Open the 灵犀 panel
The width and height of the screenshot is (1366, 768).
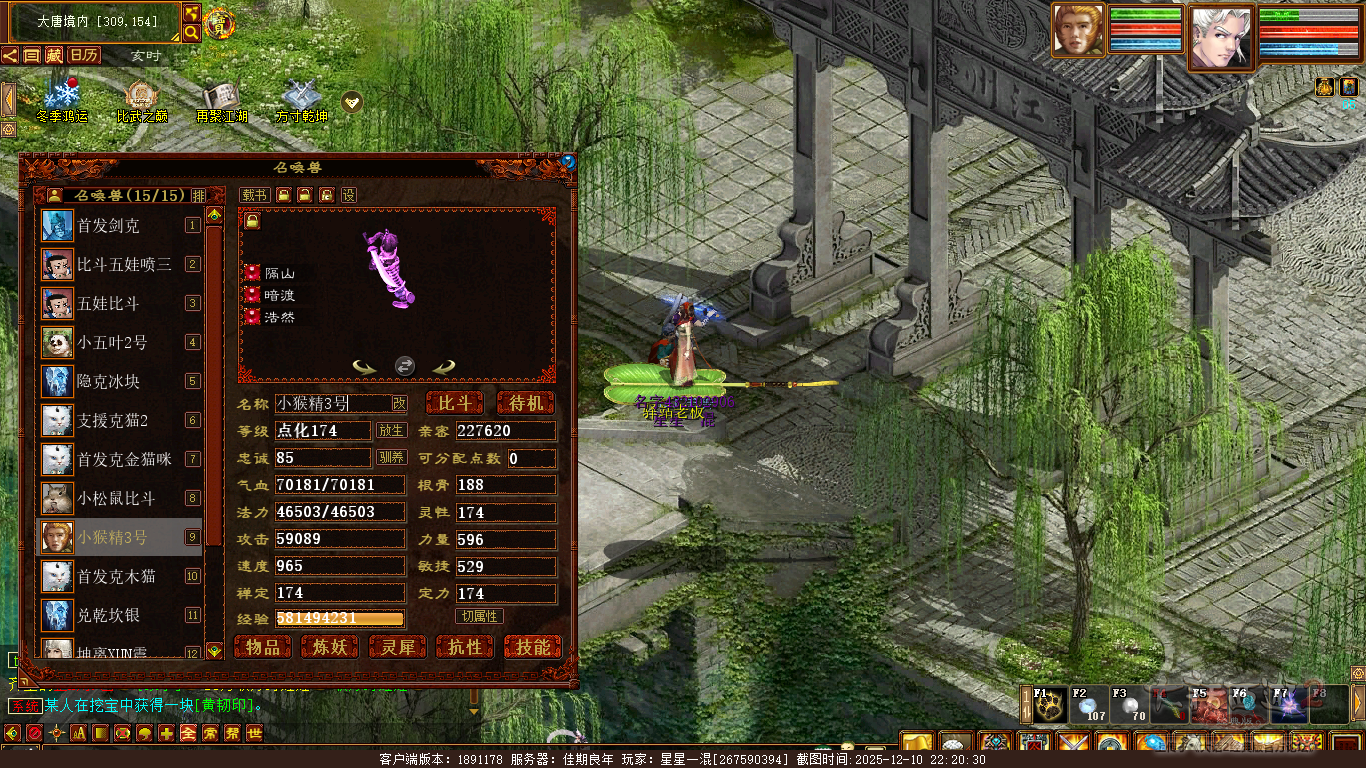click(398, 647)
